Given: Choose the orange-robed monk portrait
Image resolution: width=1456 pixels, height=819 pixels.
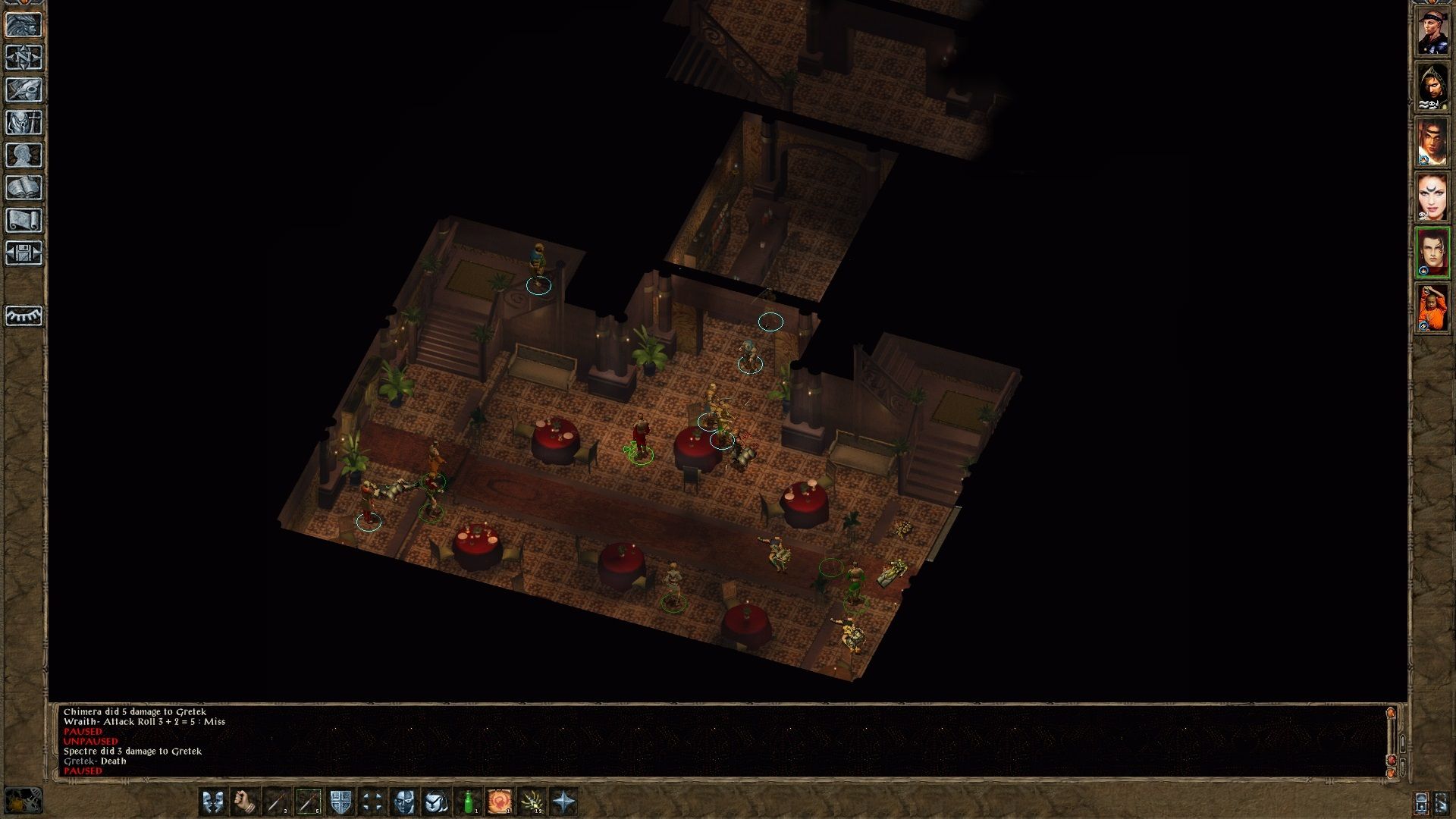Looking at the screenshot, I should tap(1432, 307).
